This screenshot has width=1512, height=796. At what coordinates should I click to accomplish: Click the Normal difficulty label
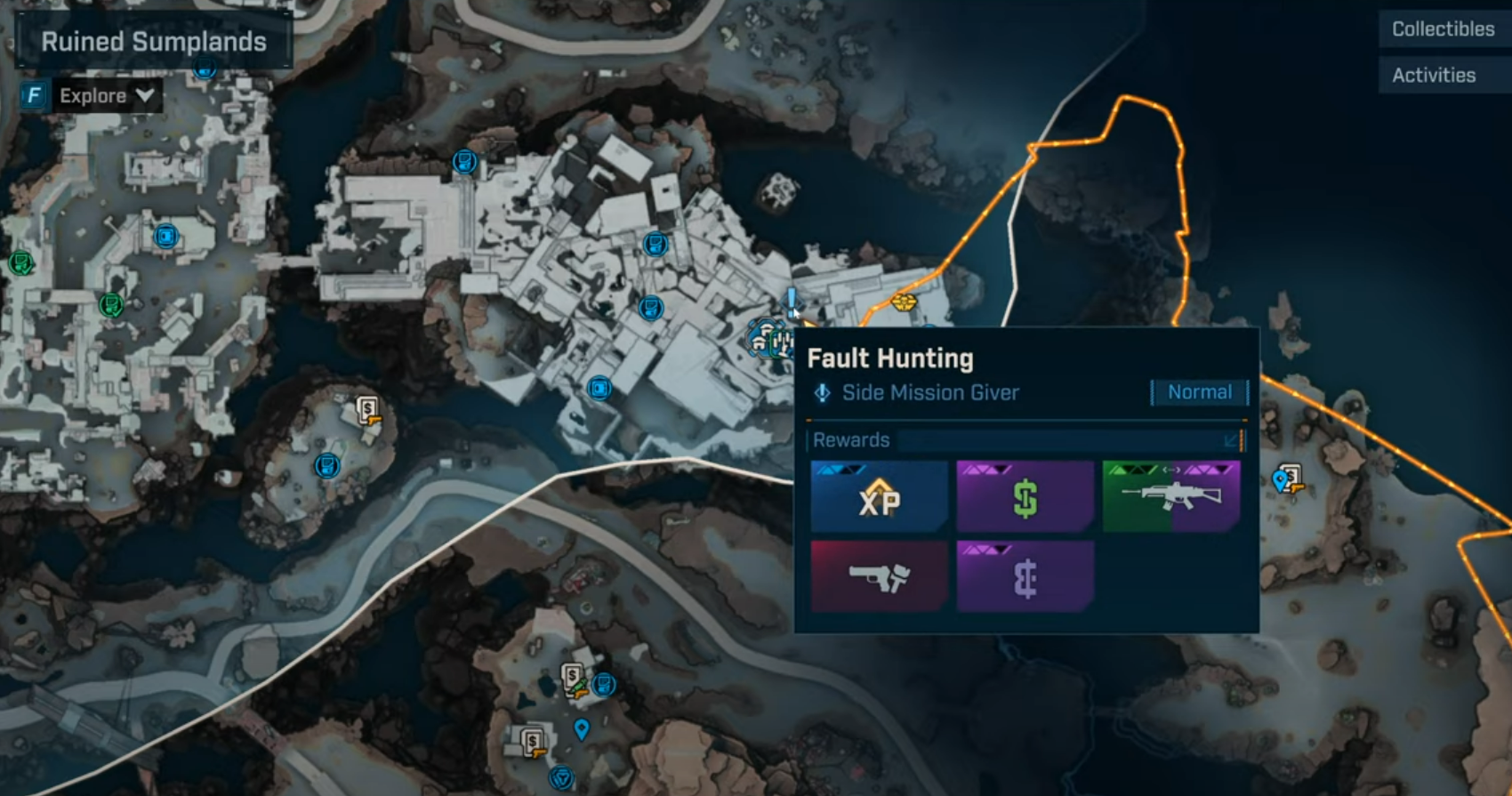1199,392
